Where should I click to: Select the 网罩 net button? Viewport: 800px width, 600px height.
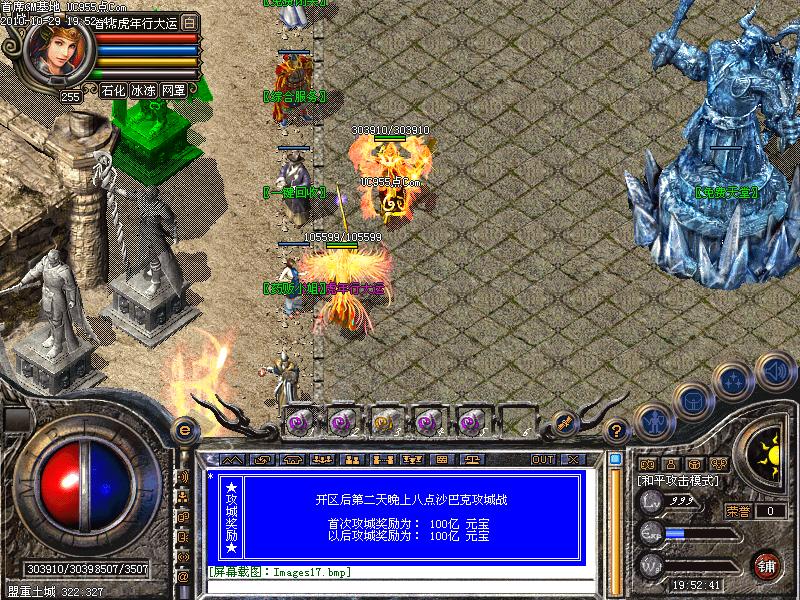point(173,90)
